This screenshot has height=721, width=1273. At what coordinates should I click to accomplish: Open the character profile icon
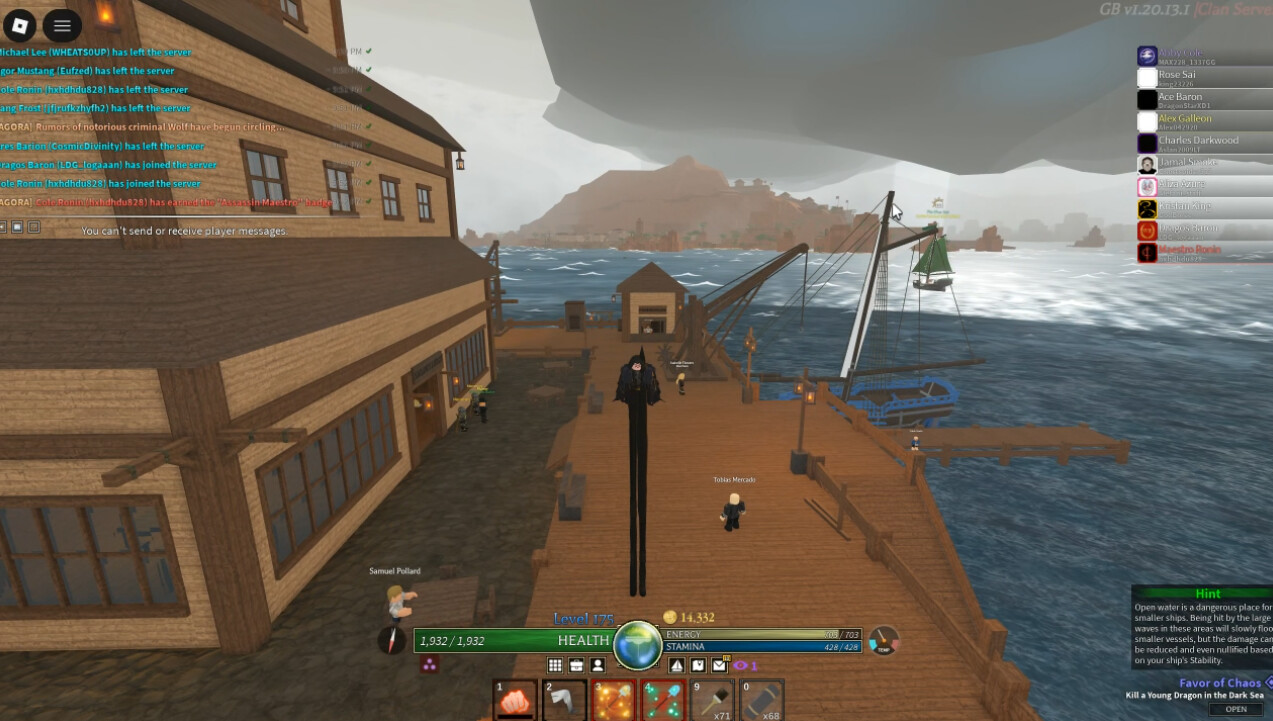click(597, 665)
